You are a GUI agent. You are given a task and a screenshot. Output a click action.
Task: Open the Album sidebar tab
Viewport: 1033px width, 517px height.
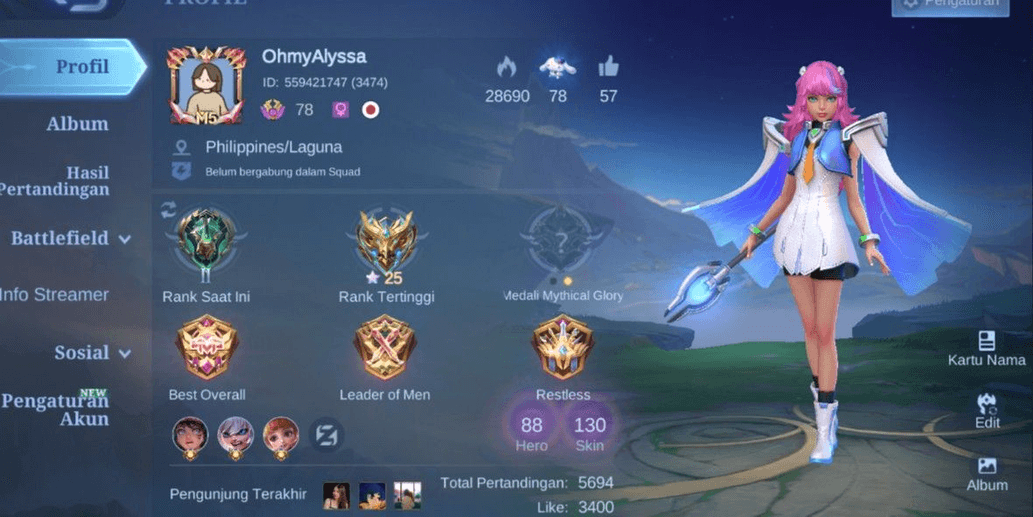tap(77, 124)
